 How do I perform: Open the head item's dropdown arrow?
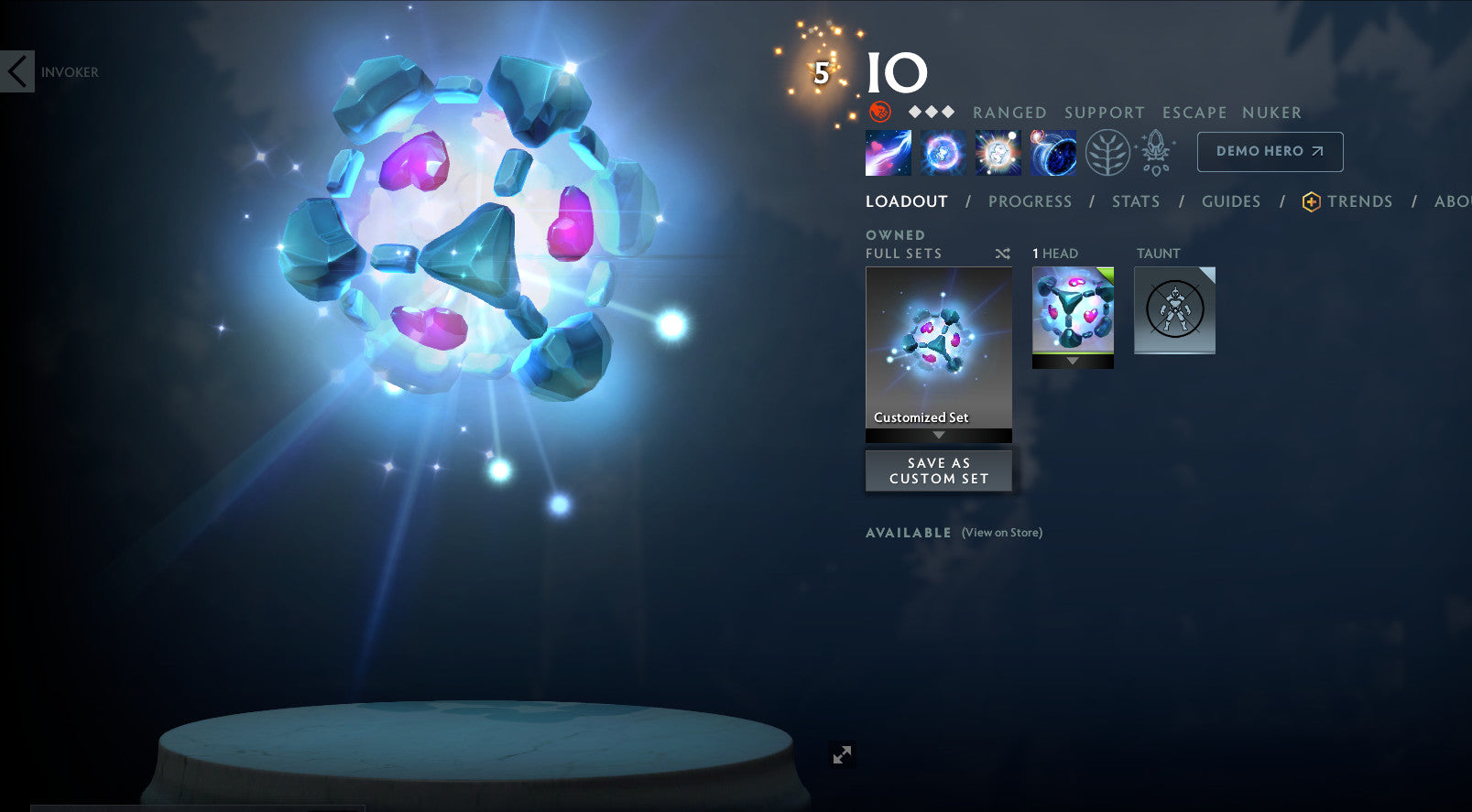click(x=1073, y=361)
